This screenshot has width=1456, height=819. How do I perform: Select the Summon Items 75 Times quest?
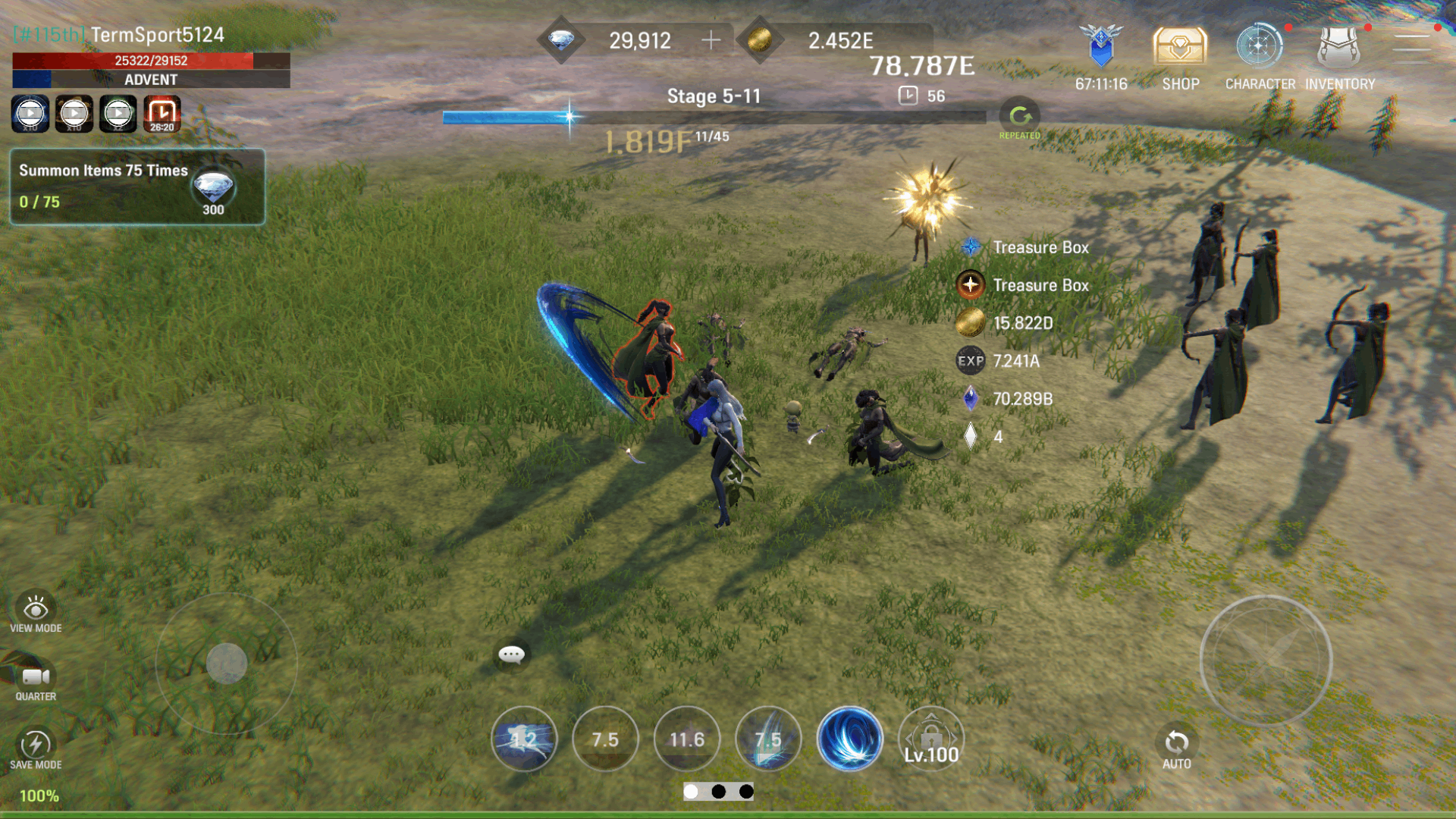[136, 187]
